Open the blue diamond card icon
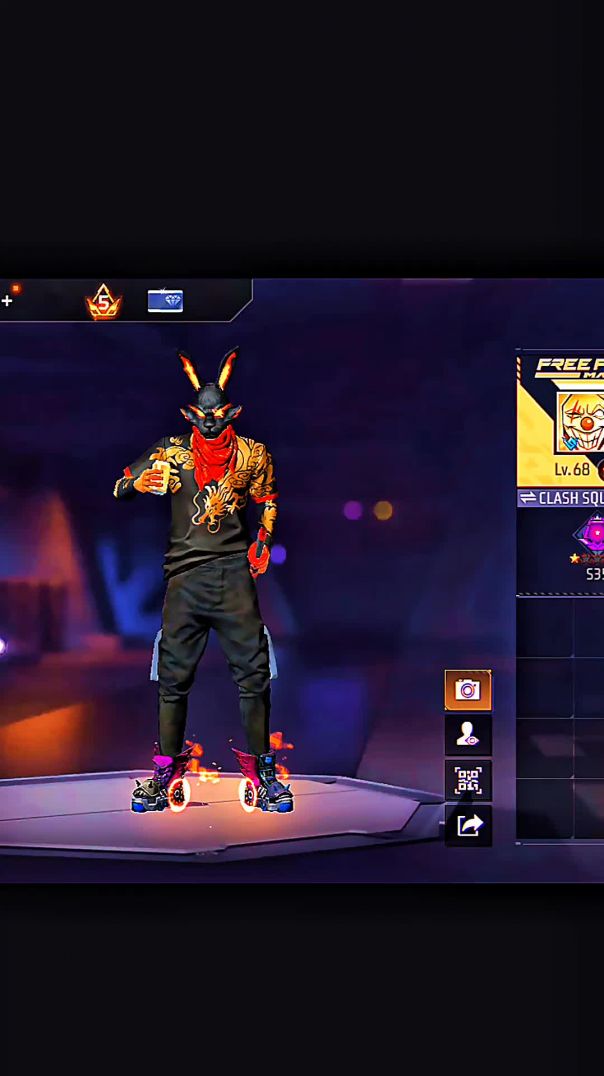Image resolution: width=604 pixels, height=1076 pixels. tap(165, 300)
